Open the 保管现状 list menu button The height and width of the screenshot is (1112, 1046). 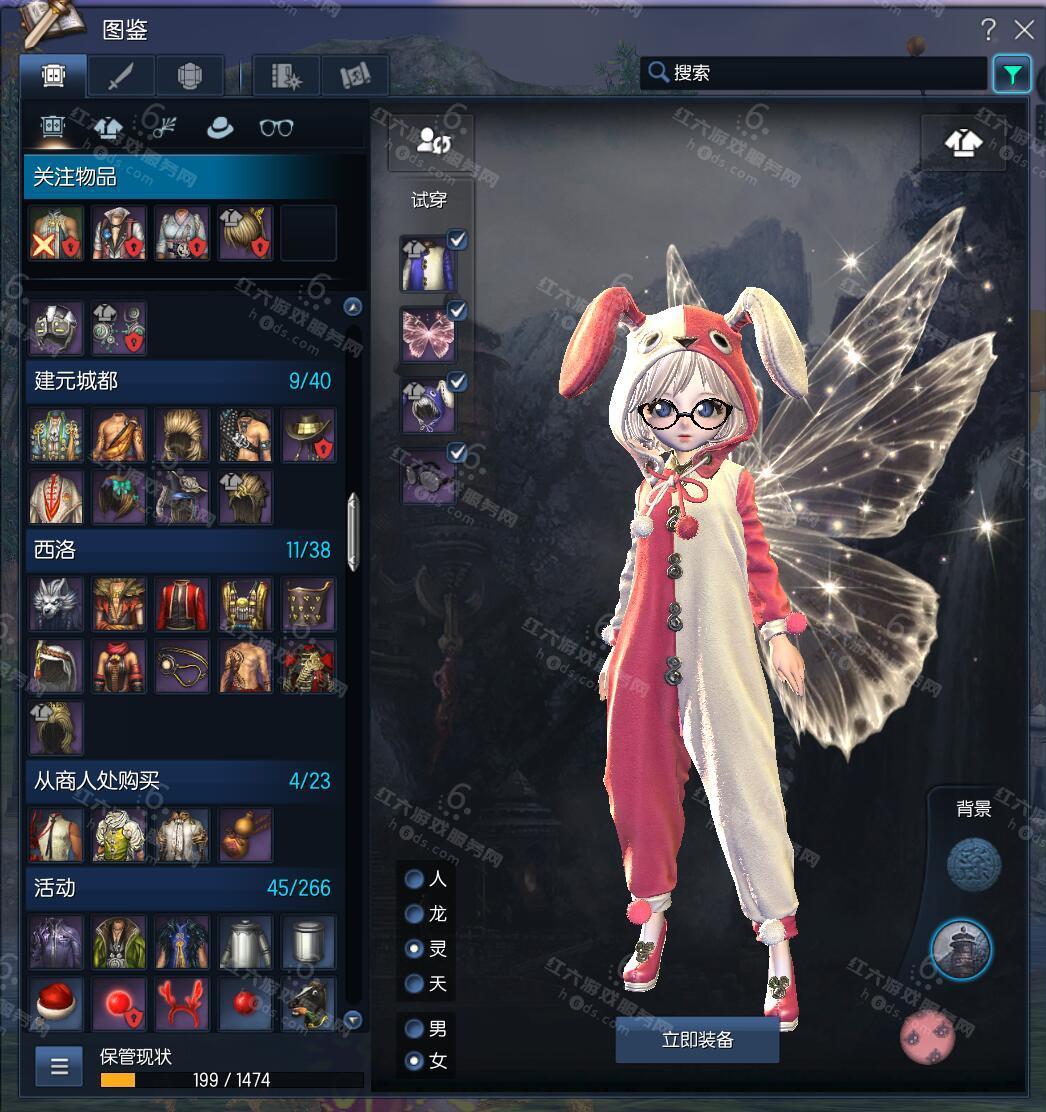[59, 1066]
